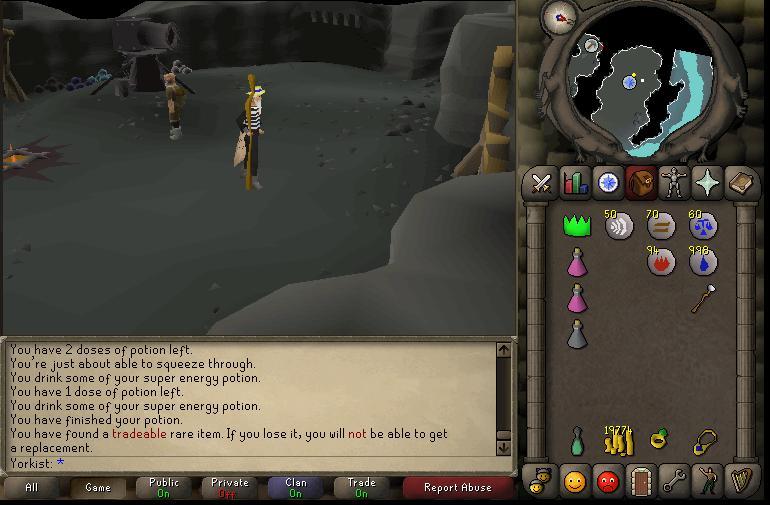This screenshot has width=770, height=505.
Task: Open the wrench Options tab
Action: [674, 481]
